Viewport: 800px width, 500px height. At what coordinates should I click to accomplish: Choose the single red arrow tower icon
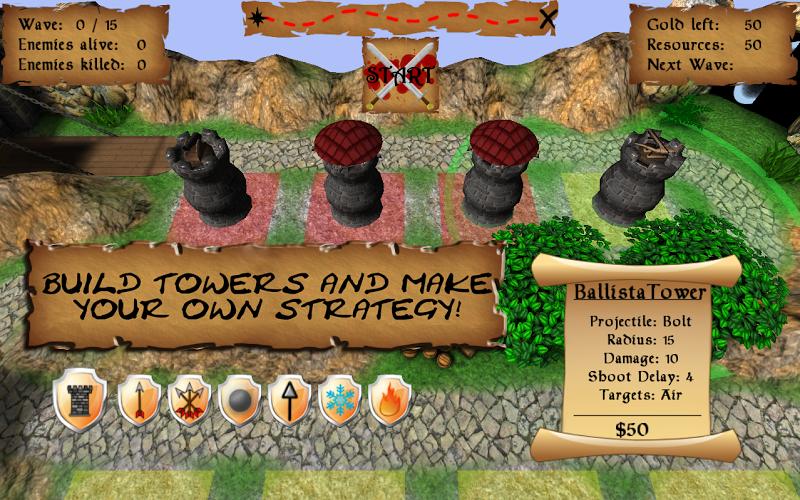click(x=139, y=401)
